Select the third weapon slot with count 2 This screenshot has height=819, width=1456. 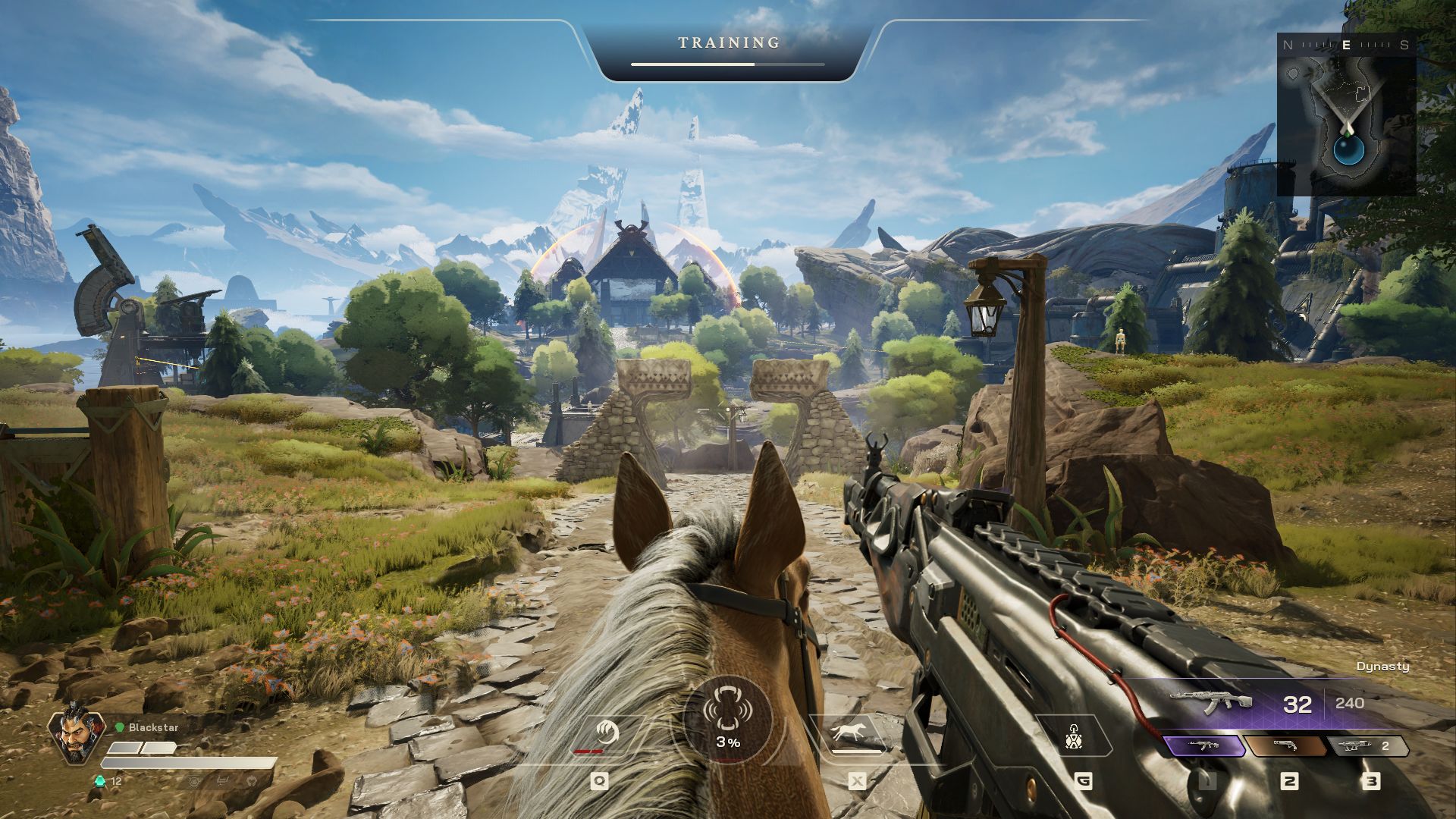point(1367,746)
